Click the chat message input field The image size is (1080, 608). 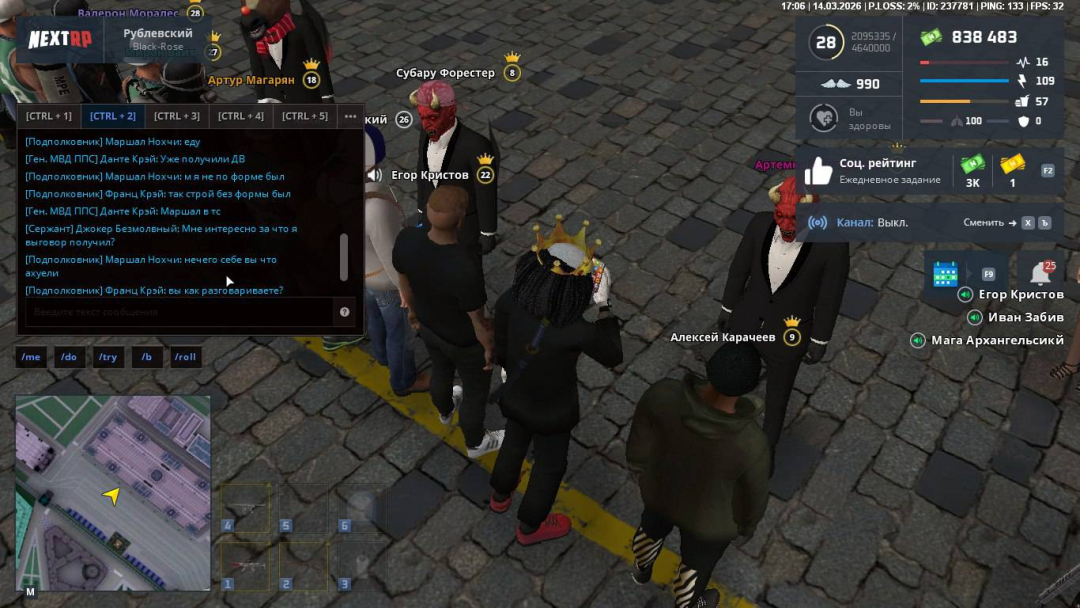click(178, 312)
